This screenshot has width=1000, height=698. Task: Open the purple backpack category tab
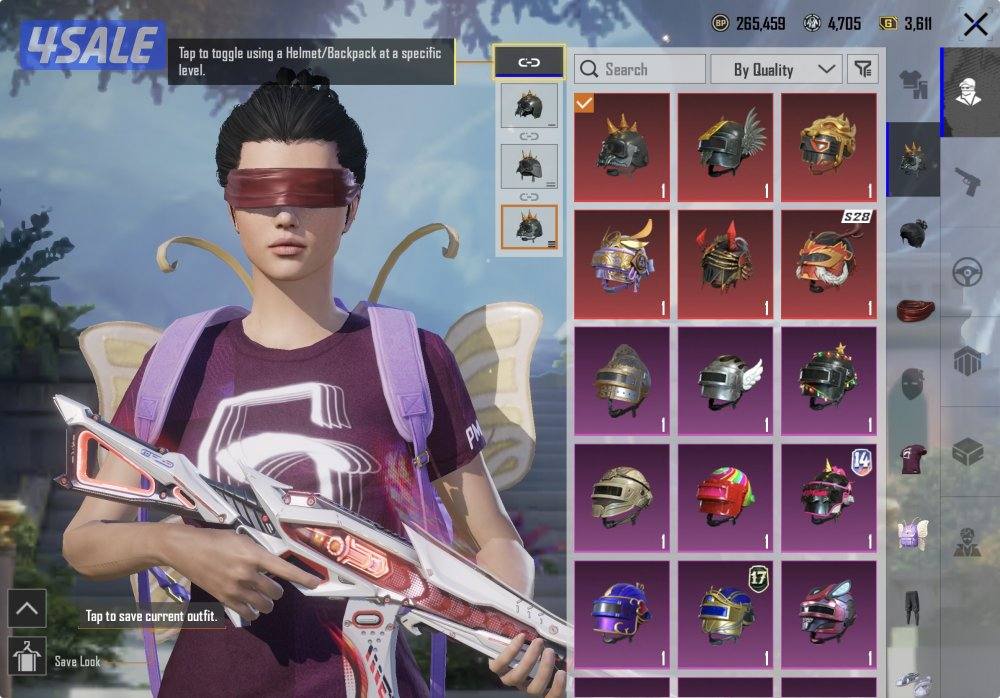tap(912, 532)
